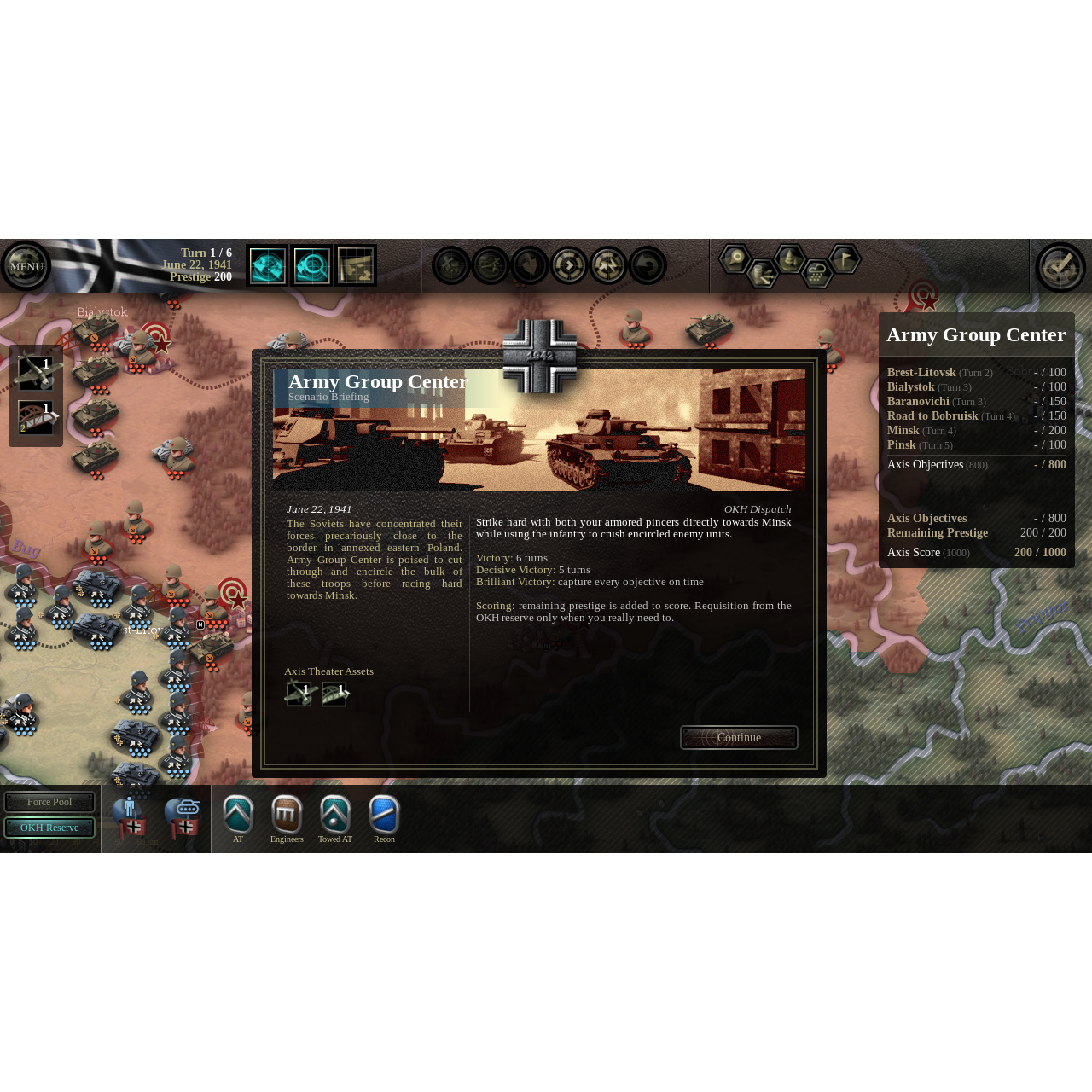The width and height of the screenshot is (1092, 1092).
Task: Click the Continue button in the briefing
Action: pos(738,737)
